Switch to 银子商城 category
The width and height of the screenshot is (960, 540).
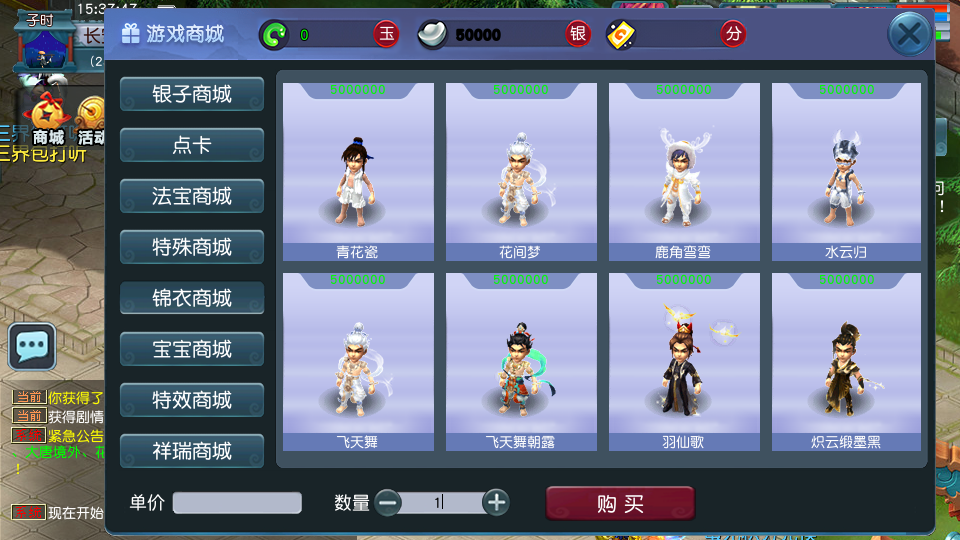point(192,94)
